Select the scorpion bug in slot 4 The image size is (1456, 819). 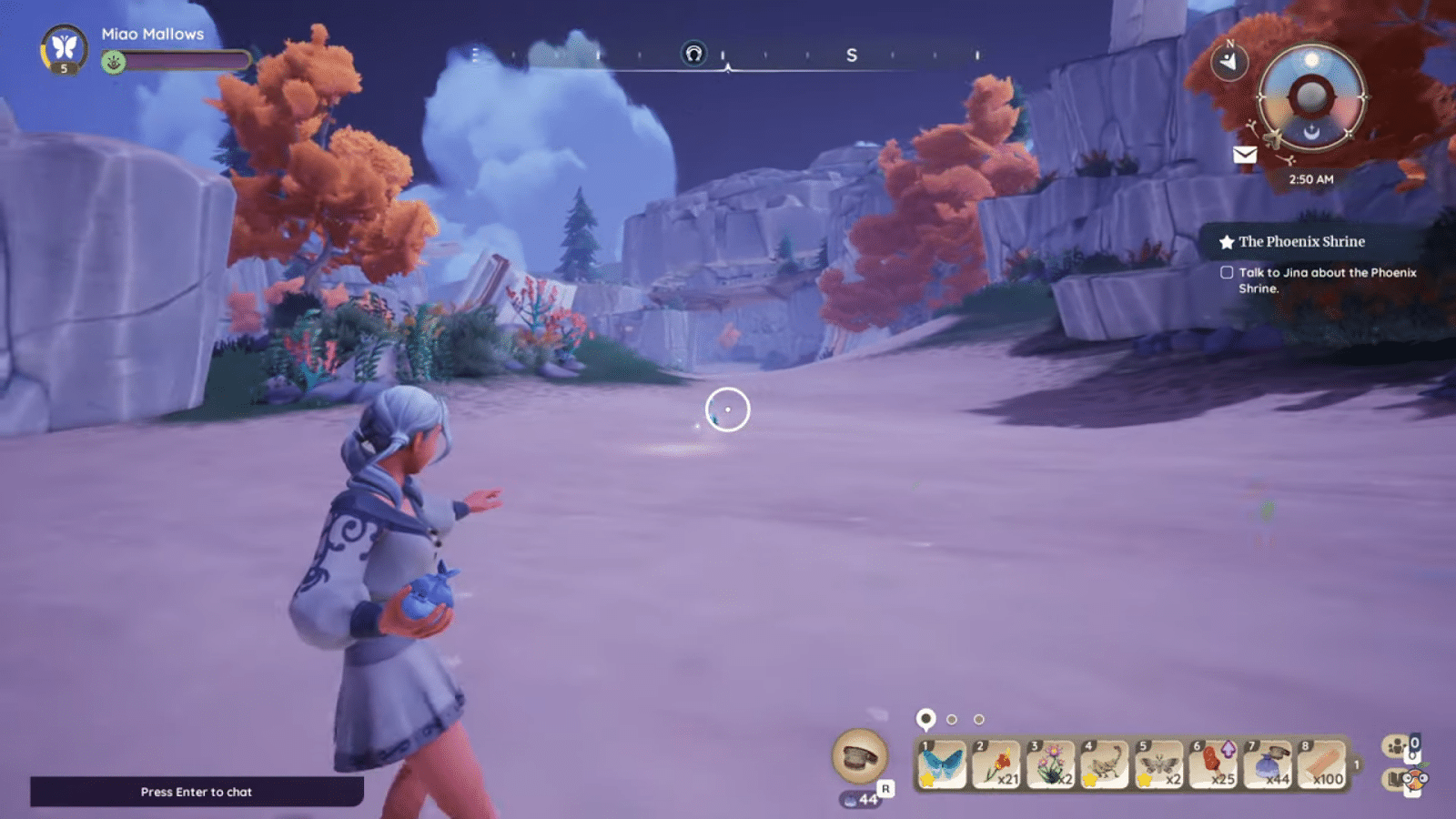pos(1105,764)
